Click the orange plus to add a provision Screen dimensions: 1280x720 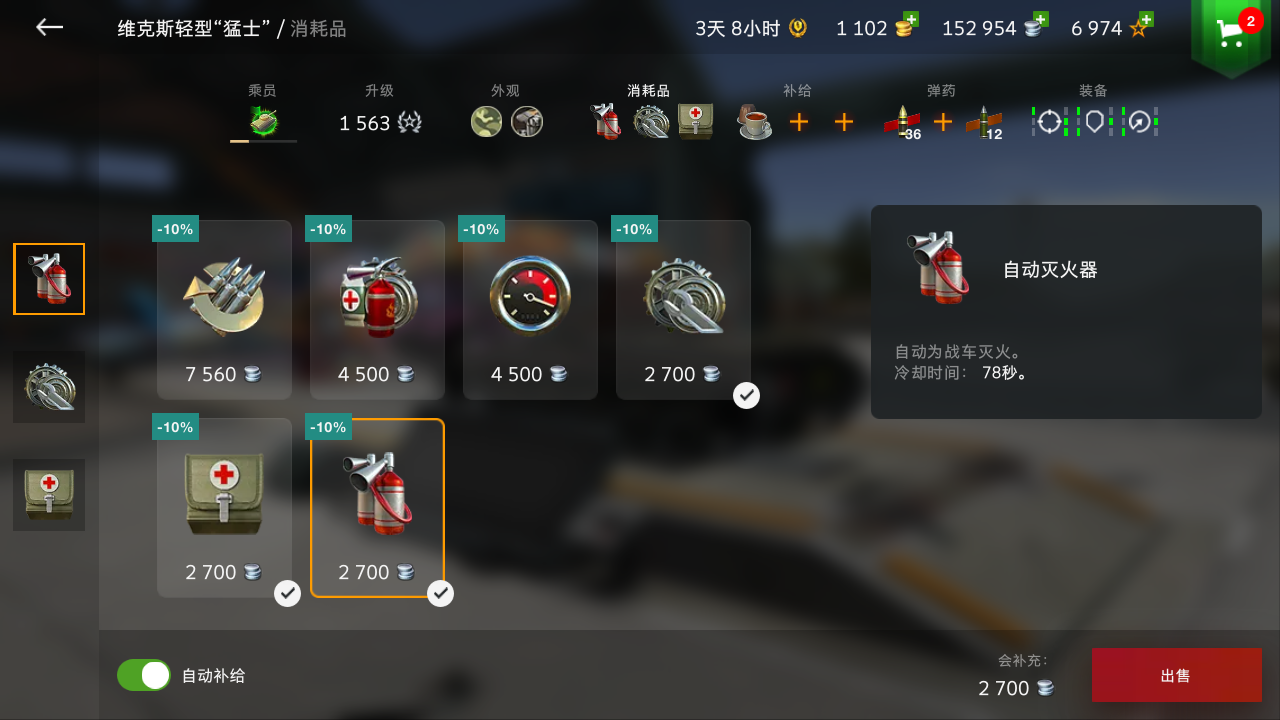[x=799, y=121]
